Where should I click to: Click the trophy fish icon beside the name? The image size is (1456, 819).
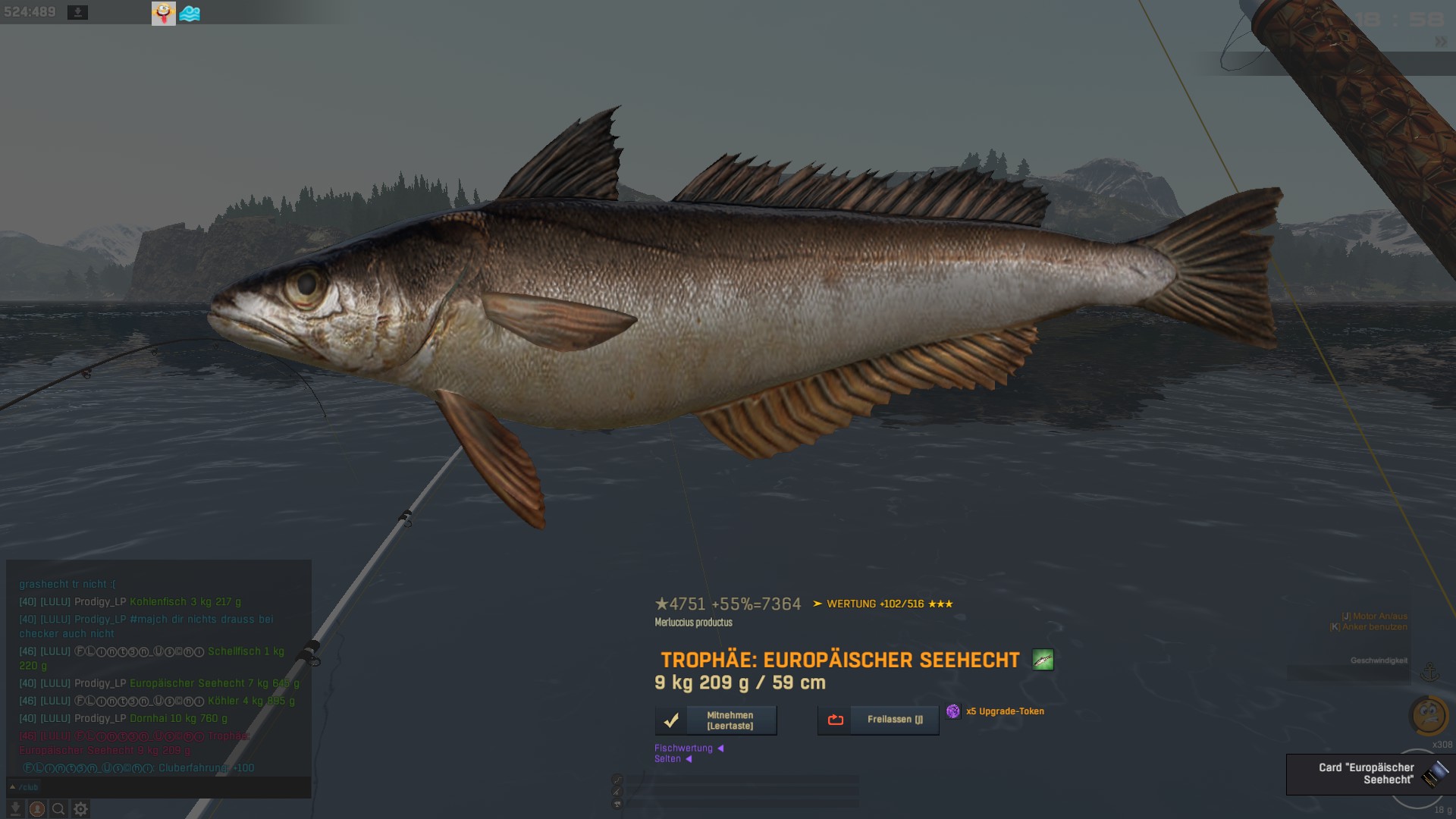pyautogui.click(x=1043, y=660)
